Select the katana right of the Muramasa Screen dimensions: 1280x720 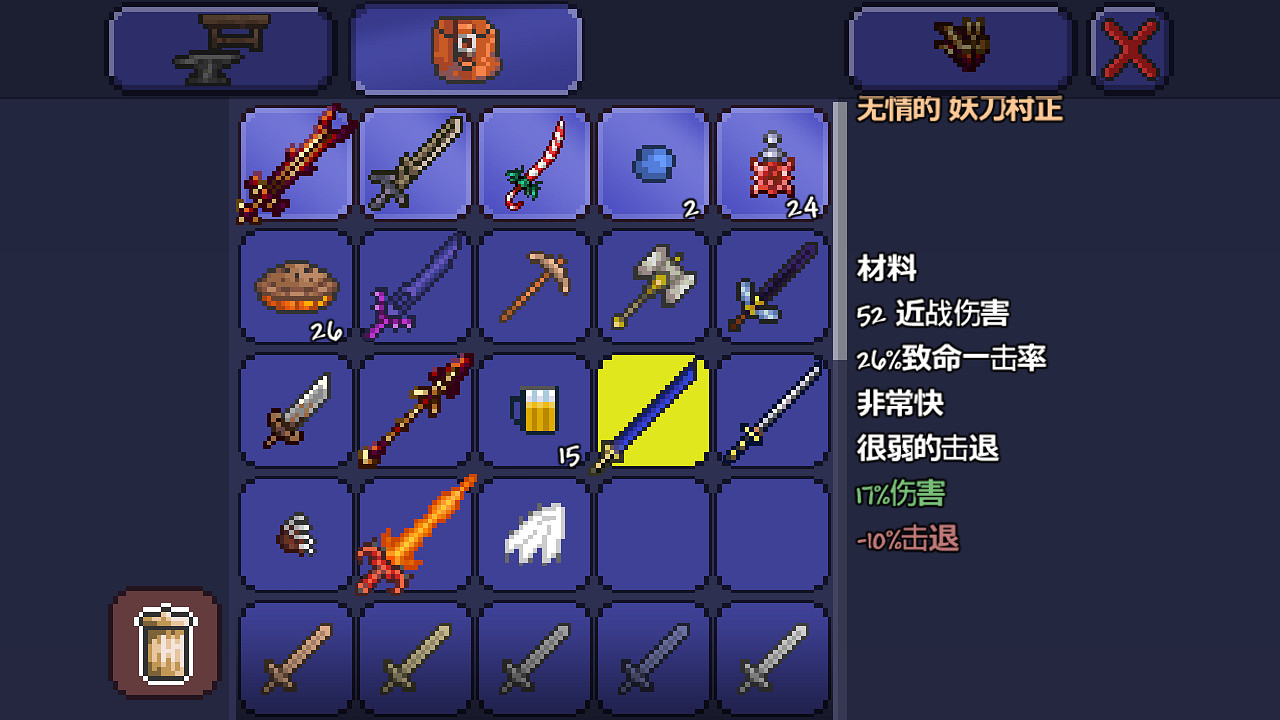point(772,411)
